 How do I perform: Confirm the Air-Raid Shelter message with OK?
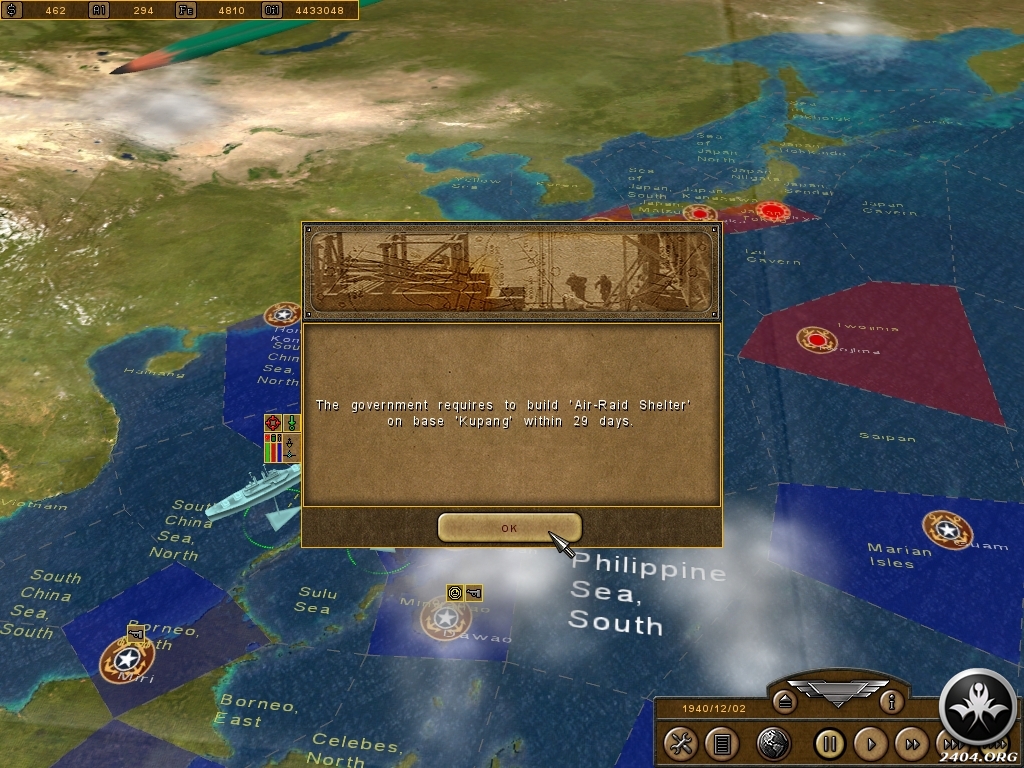click(509, 528)
